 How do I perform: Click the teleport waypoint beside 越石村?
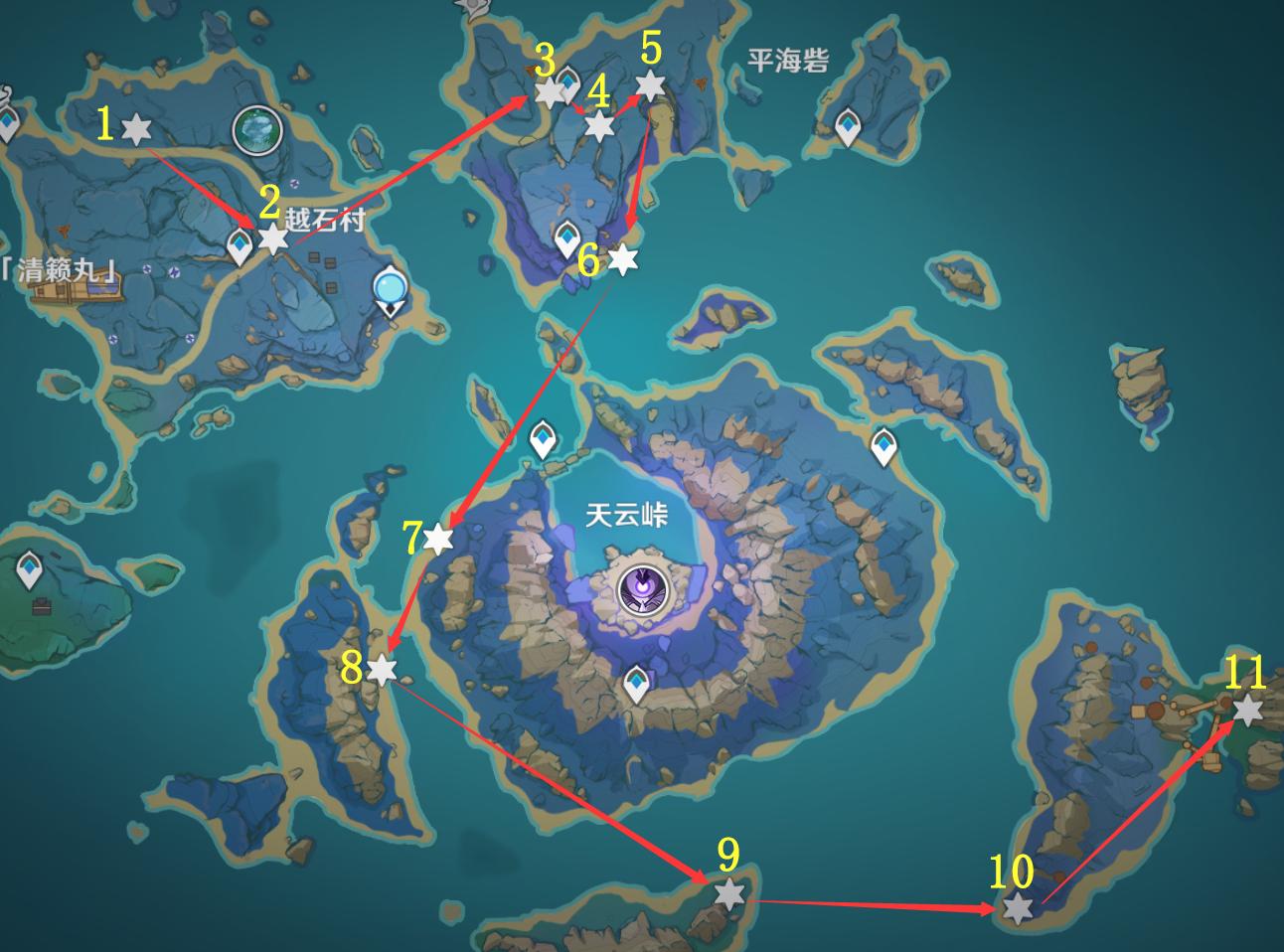click(241, 244)
